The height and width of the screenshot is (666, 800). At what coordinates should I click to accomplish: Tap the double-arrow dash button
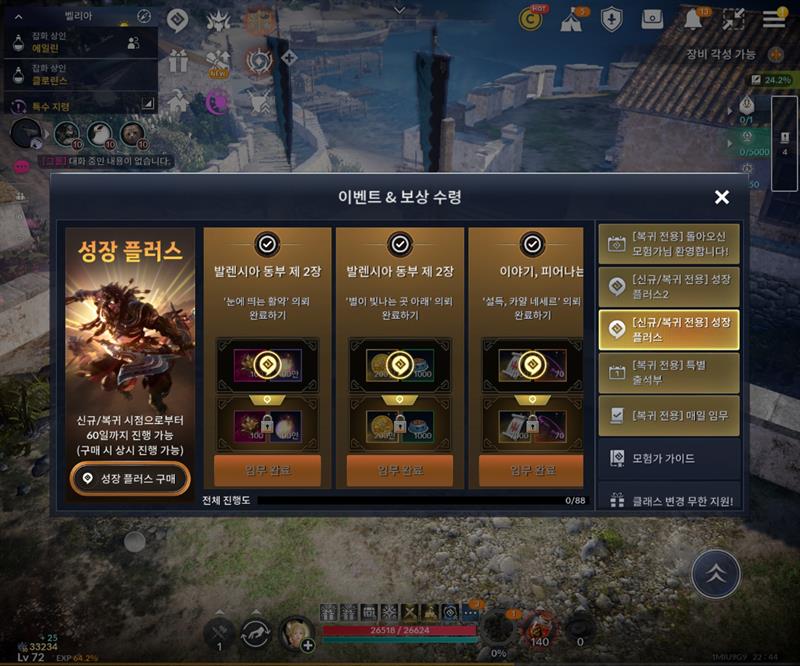[x=716, y=573]
